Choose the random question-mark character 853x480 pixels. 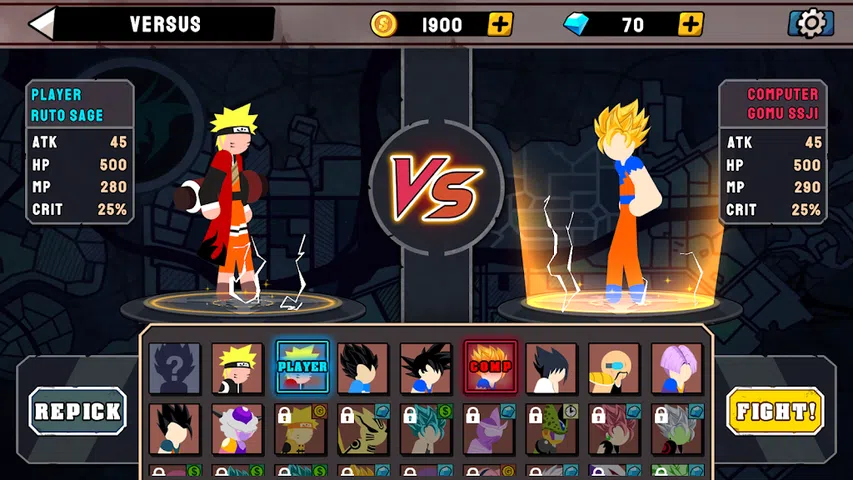[x=175, y=368]
